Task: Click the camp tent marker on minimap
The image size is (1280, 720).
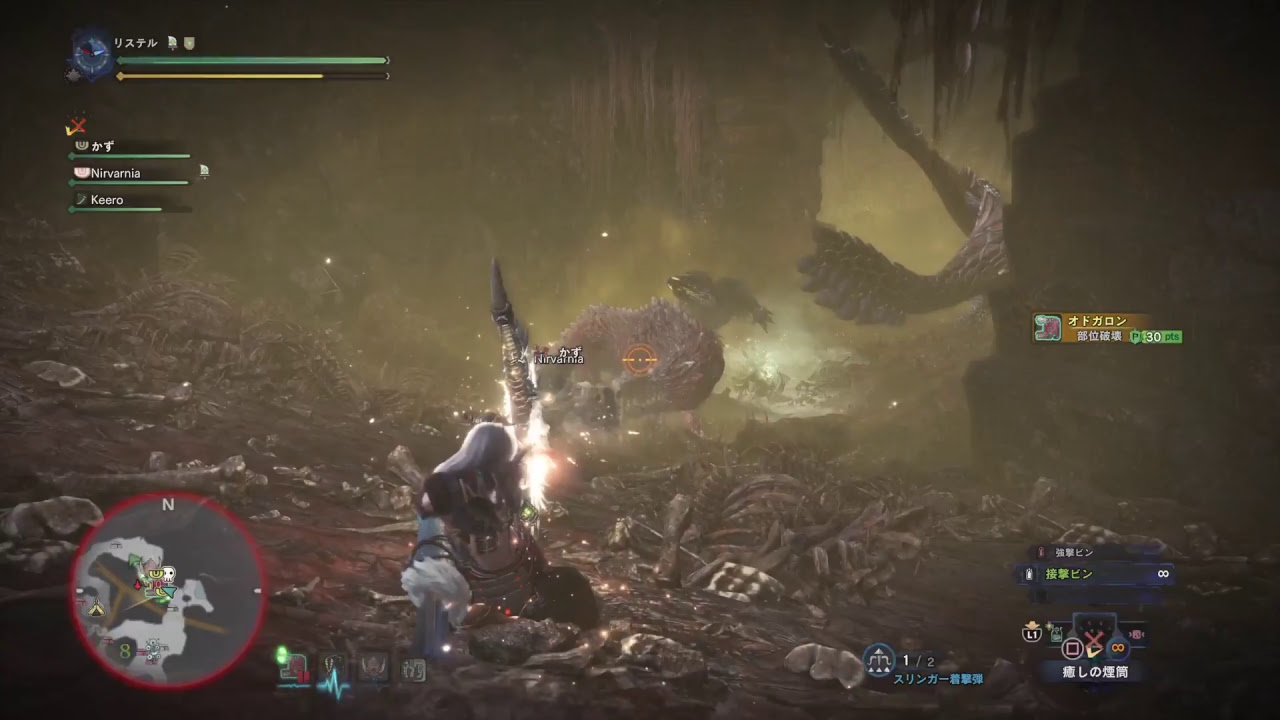Action: 97,607
